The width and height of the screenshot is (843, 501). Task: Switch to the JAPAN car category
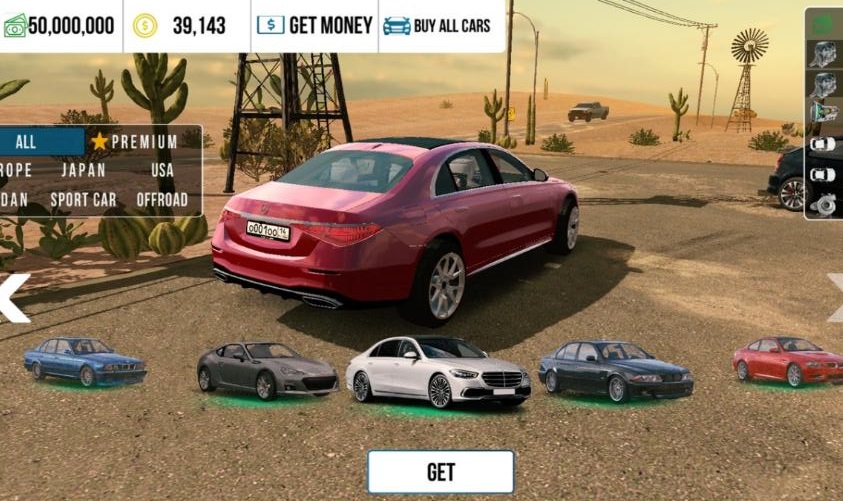coord(83,170)
